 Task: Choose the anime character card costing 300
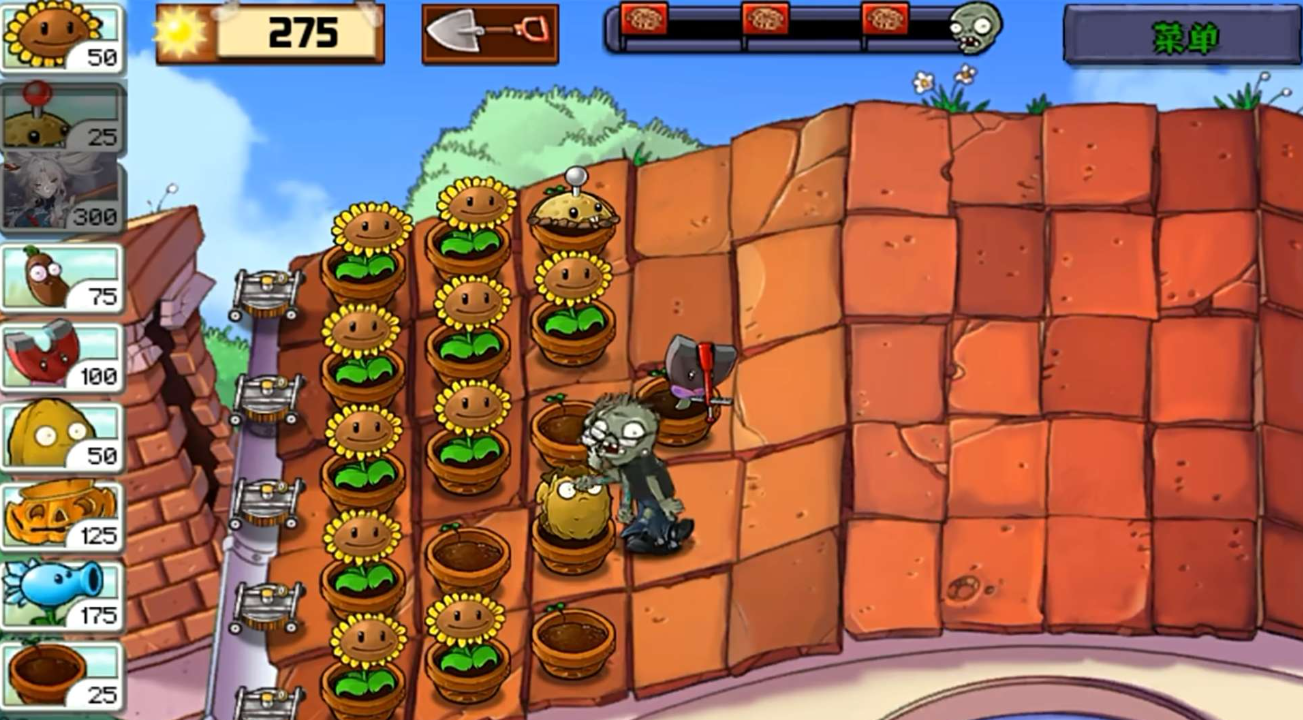click(62, 197)
